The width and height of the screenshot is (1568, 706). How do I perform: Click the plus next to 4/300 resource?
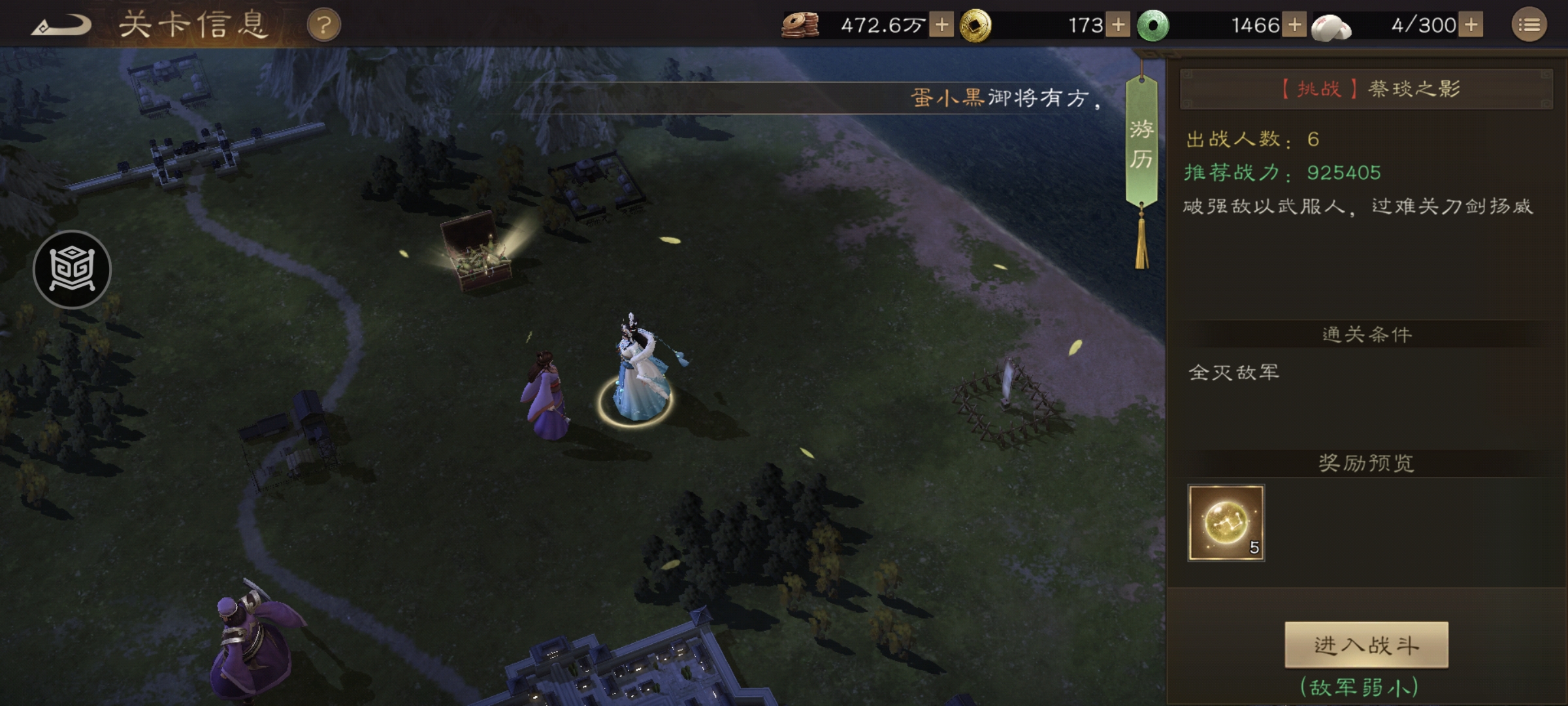(1470, 23)
